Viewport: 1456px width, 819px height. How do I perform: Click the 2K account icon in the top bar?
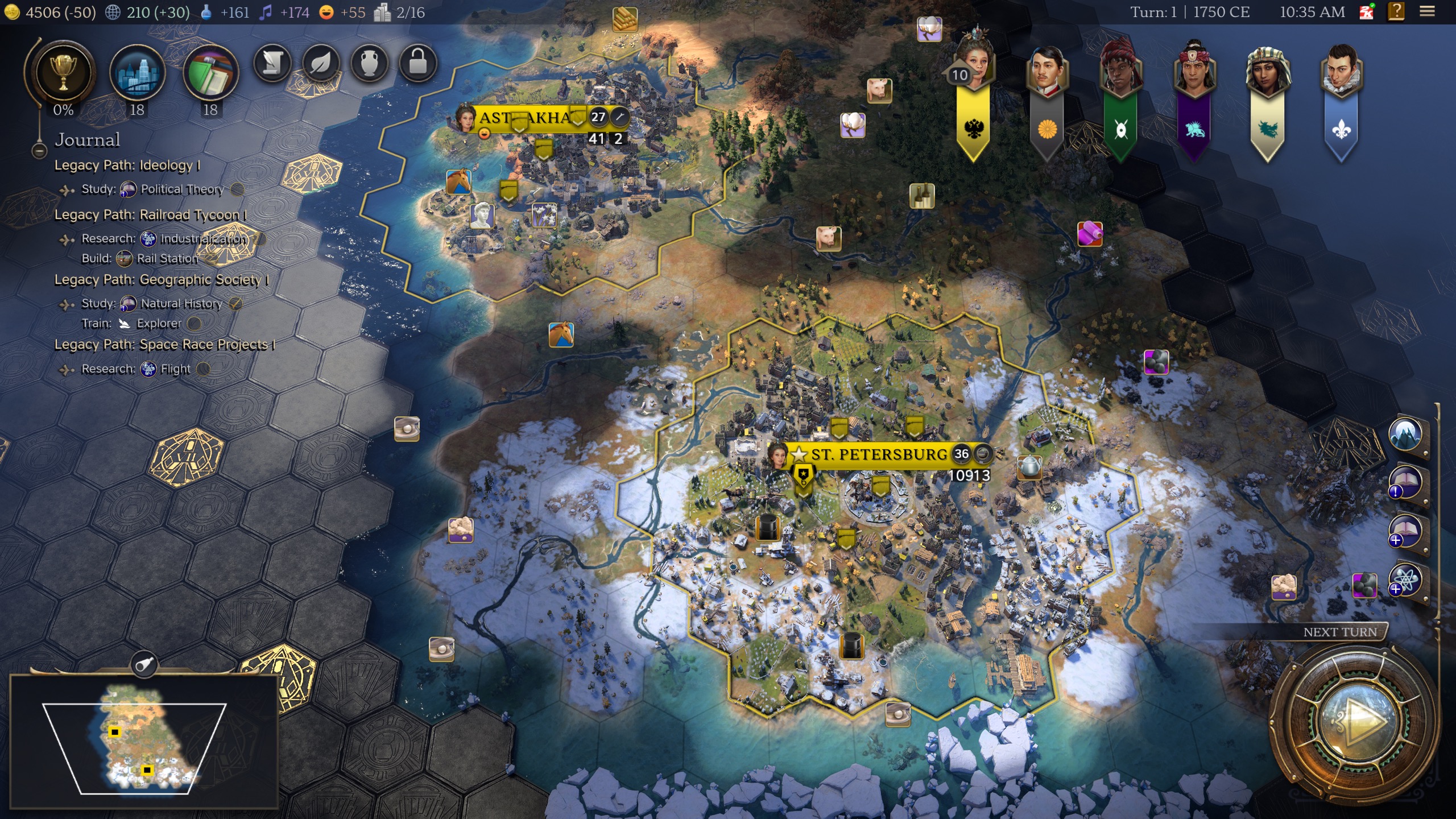click(x=1367, y=13)
